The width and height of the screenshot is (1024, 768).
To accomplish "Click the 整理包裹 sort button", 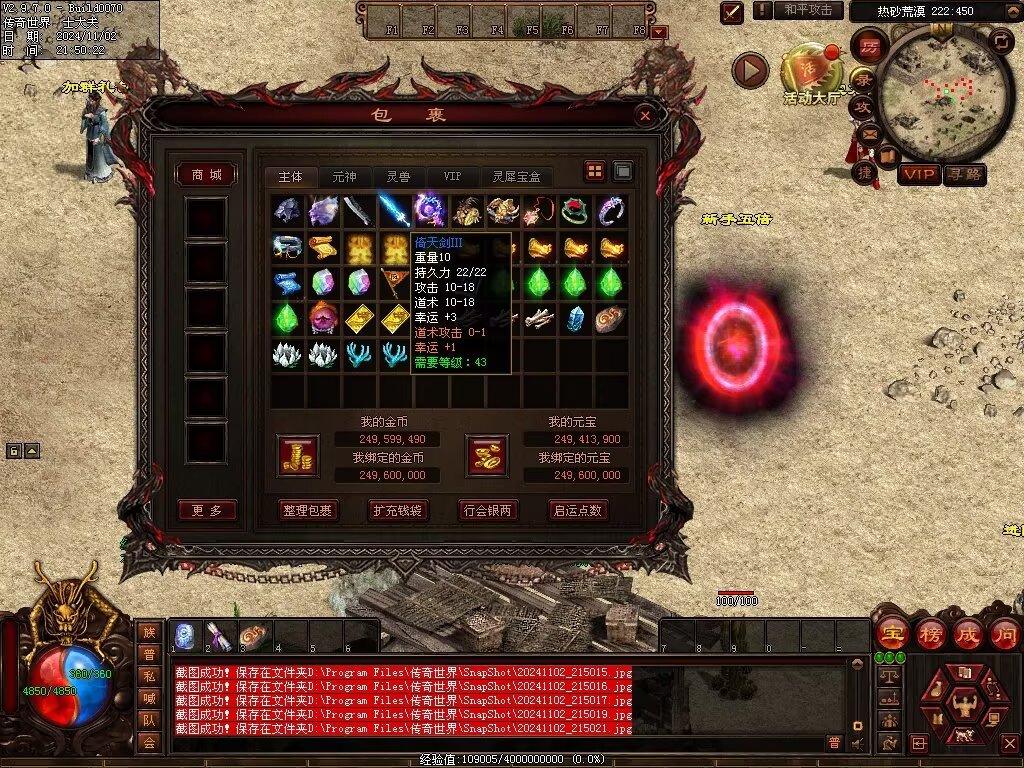I will pyautogui.click(x=308, y=510).
